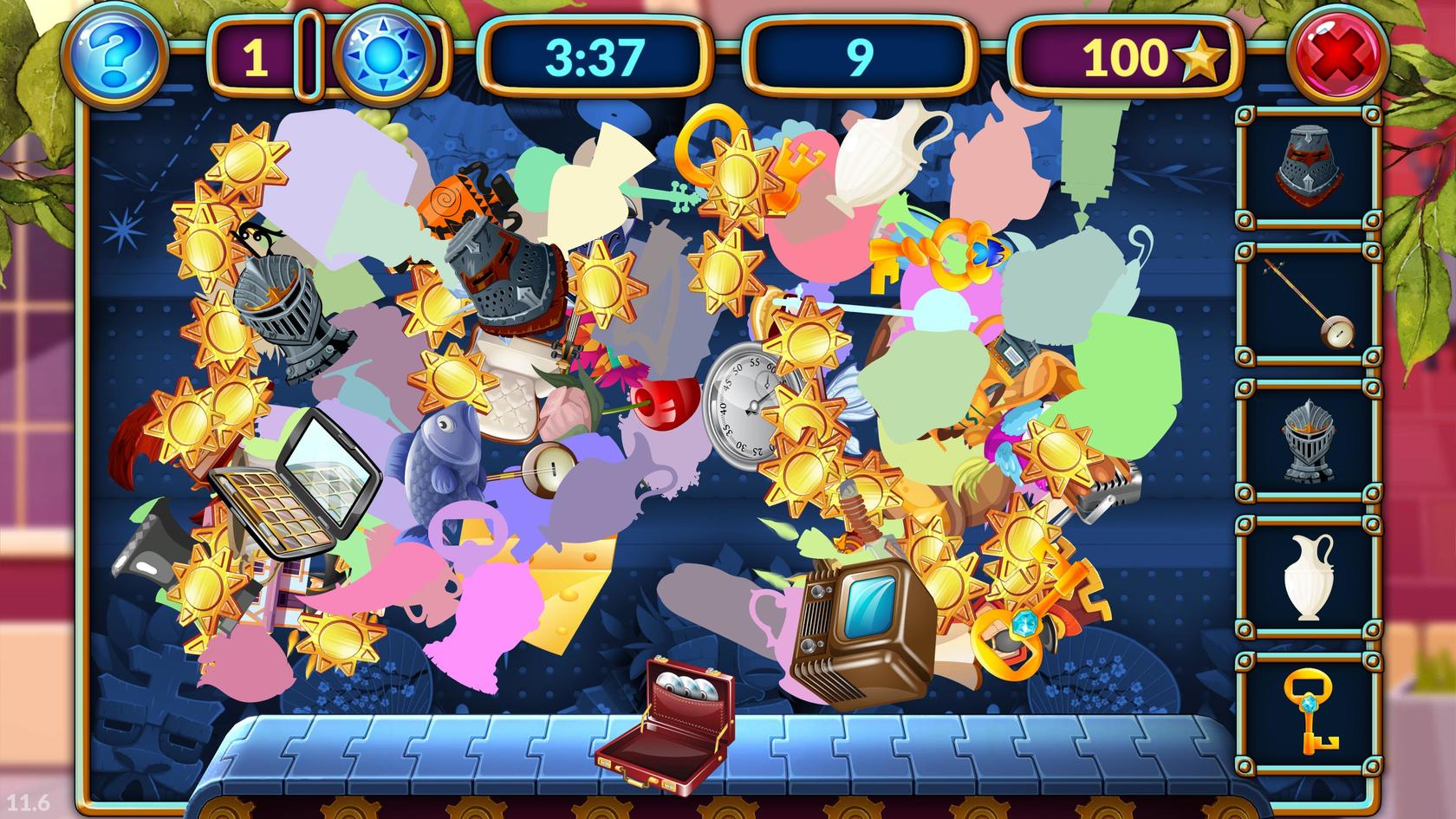Select the white pitcher target slot

click(x=1306, y=578)
